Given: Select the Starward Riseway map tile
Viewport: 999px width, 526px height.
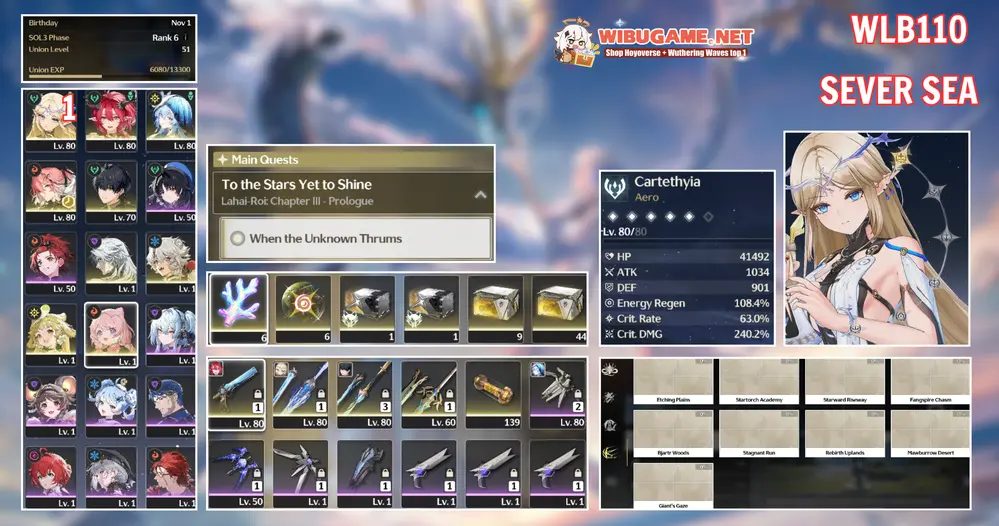Looking at the screenshot, I should tap(845, 381).
